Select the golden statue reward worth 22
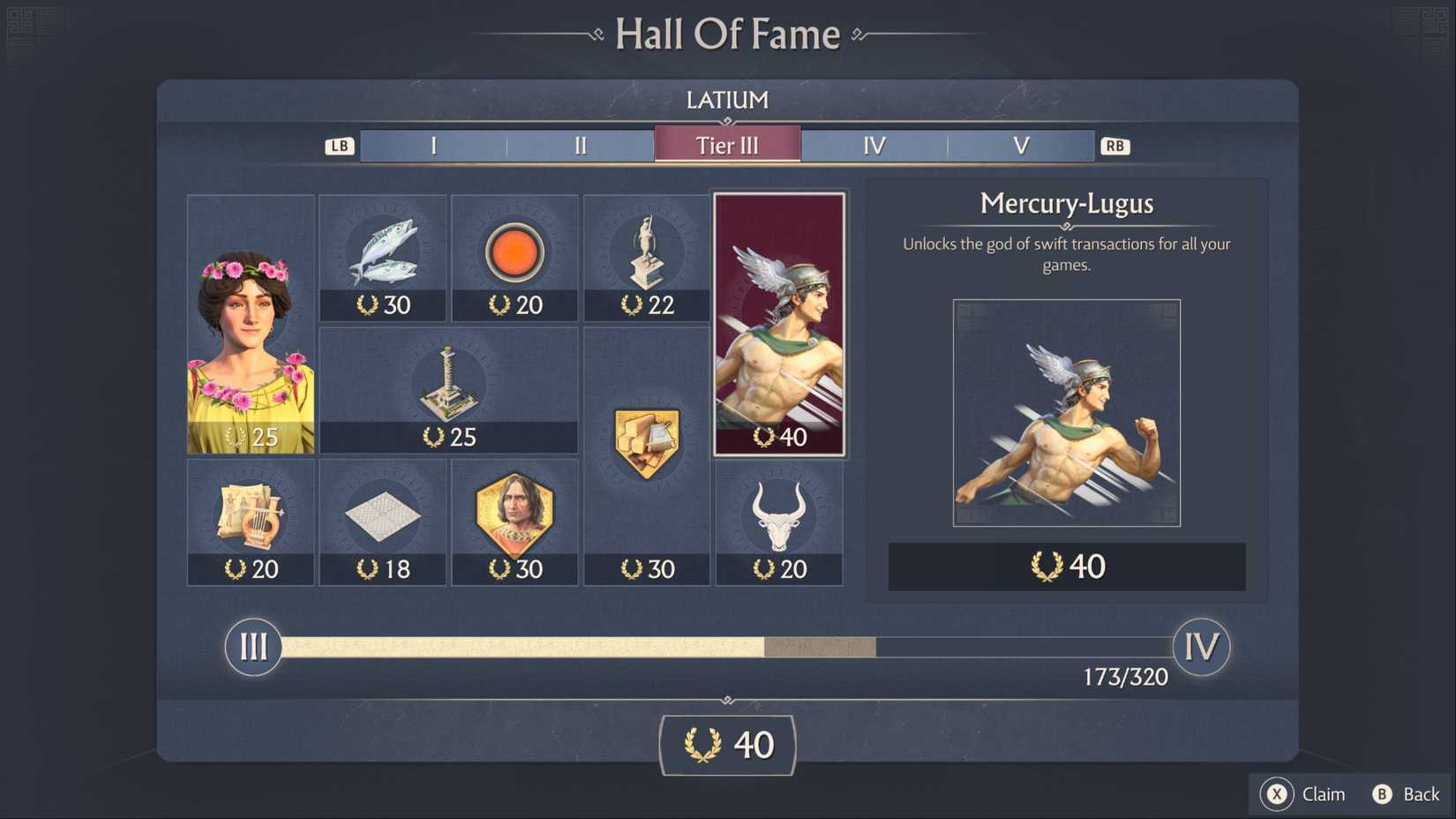Screen dimensions: 1456x819 coord(647,256)
